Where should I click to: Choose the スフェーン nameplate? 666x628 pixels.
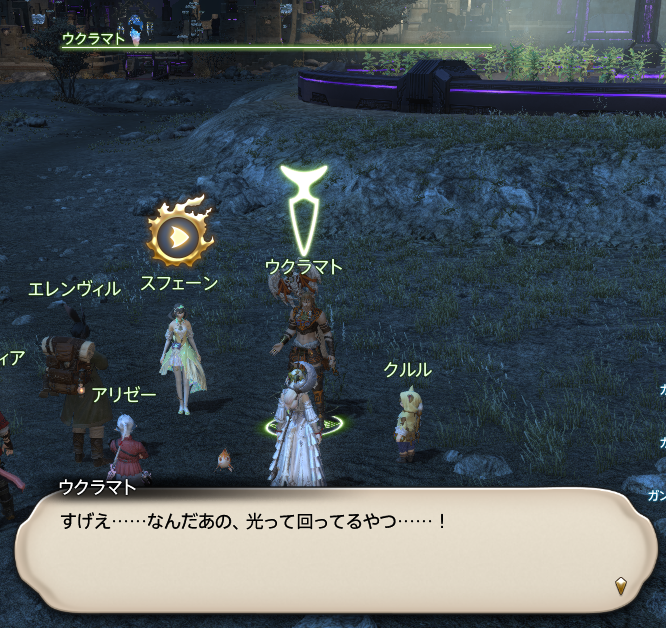179,283
